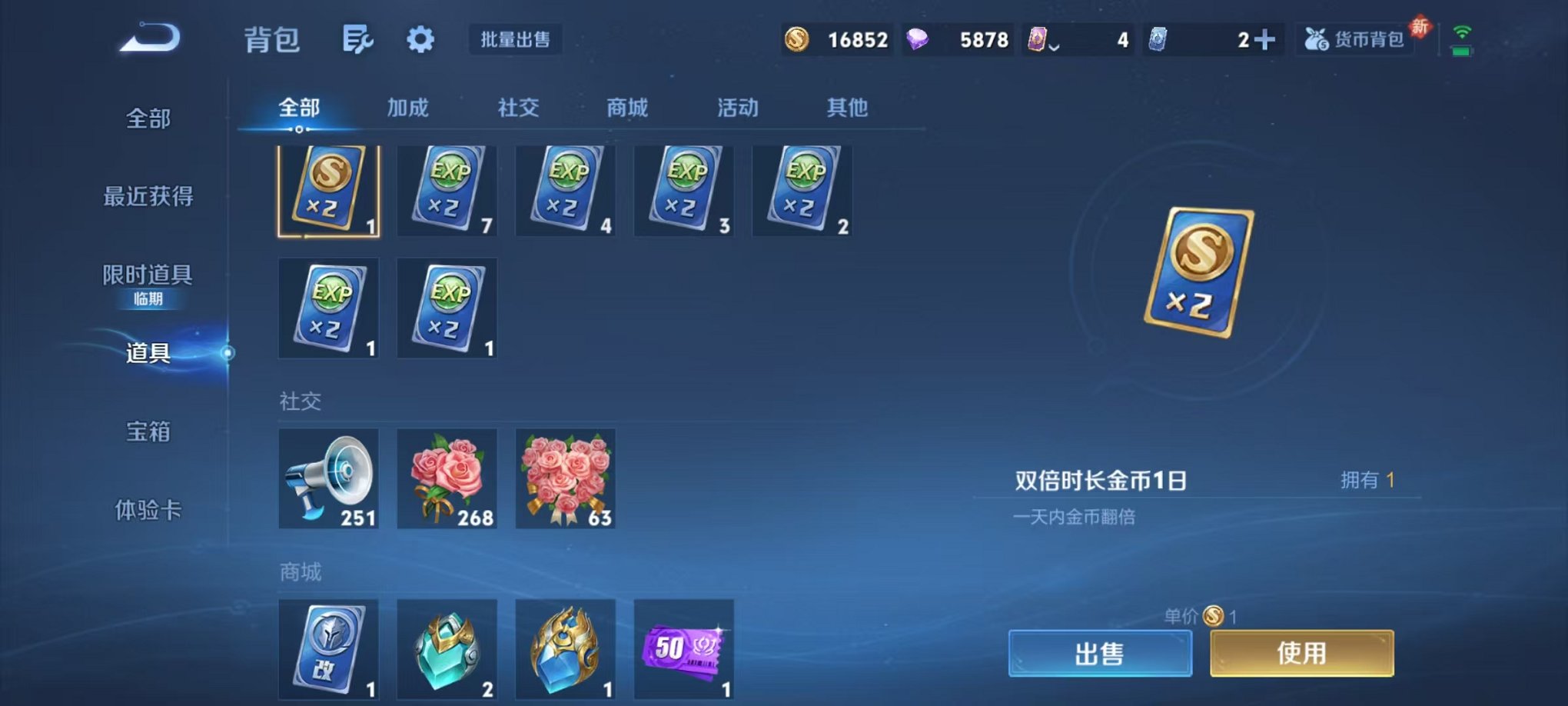Switch to the 其他 tab
This screenshot has width=1568, height=706.
coord(849,108)
